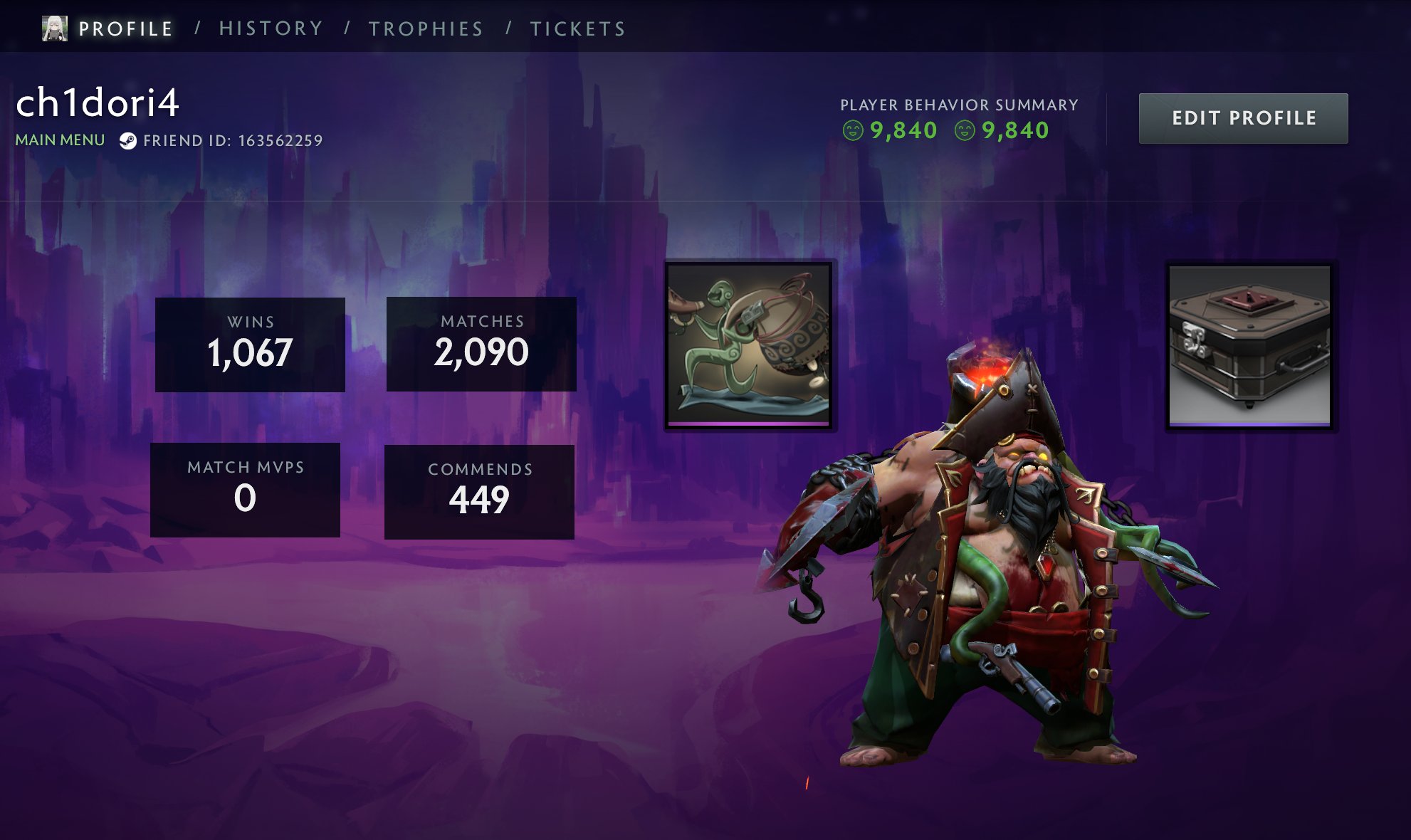Image resolution: width=1411 pixels, height=840 pixels.
Task: Go to the Trophies tab
Action: (x=426, y=28)
